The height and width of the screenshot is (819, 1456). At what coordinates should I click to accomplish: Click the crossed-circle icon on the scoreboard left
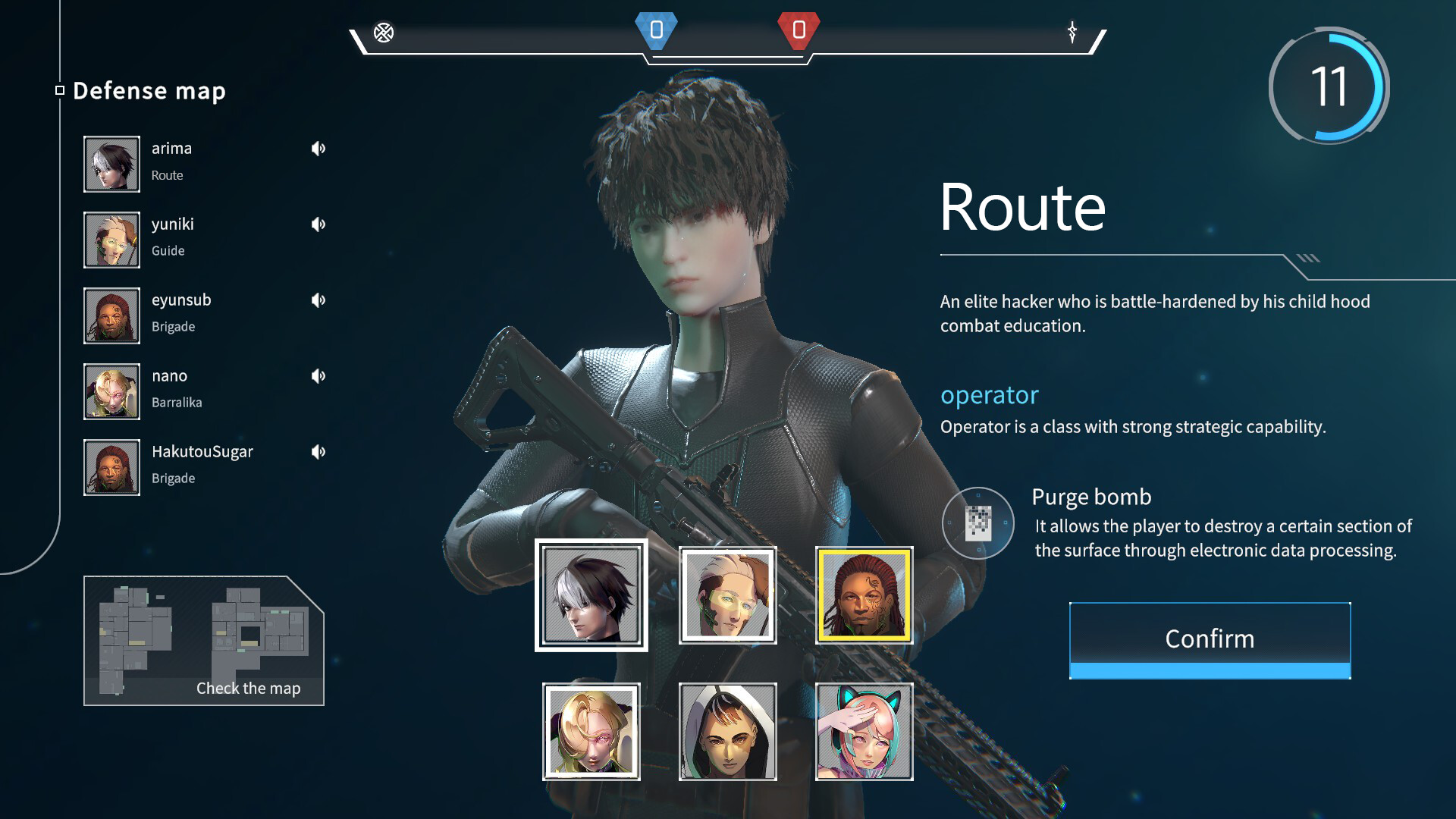pos(385,33)
